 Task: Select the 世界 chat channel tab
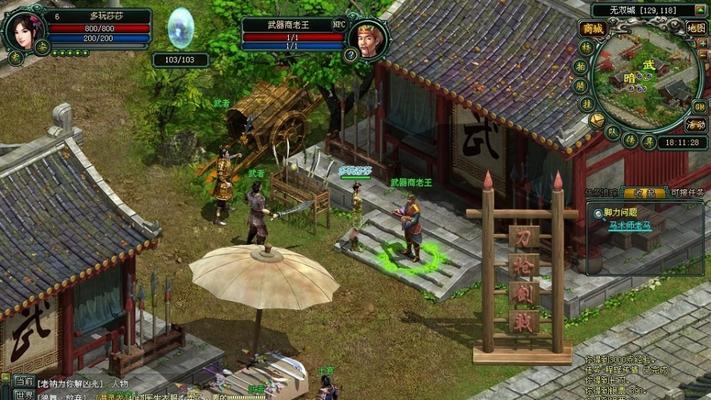[x=23, y=394]
